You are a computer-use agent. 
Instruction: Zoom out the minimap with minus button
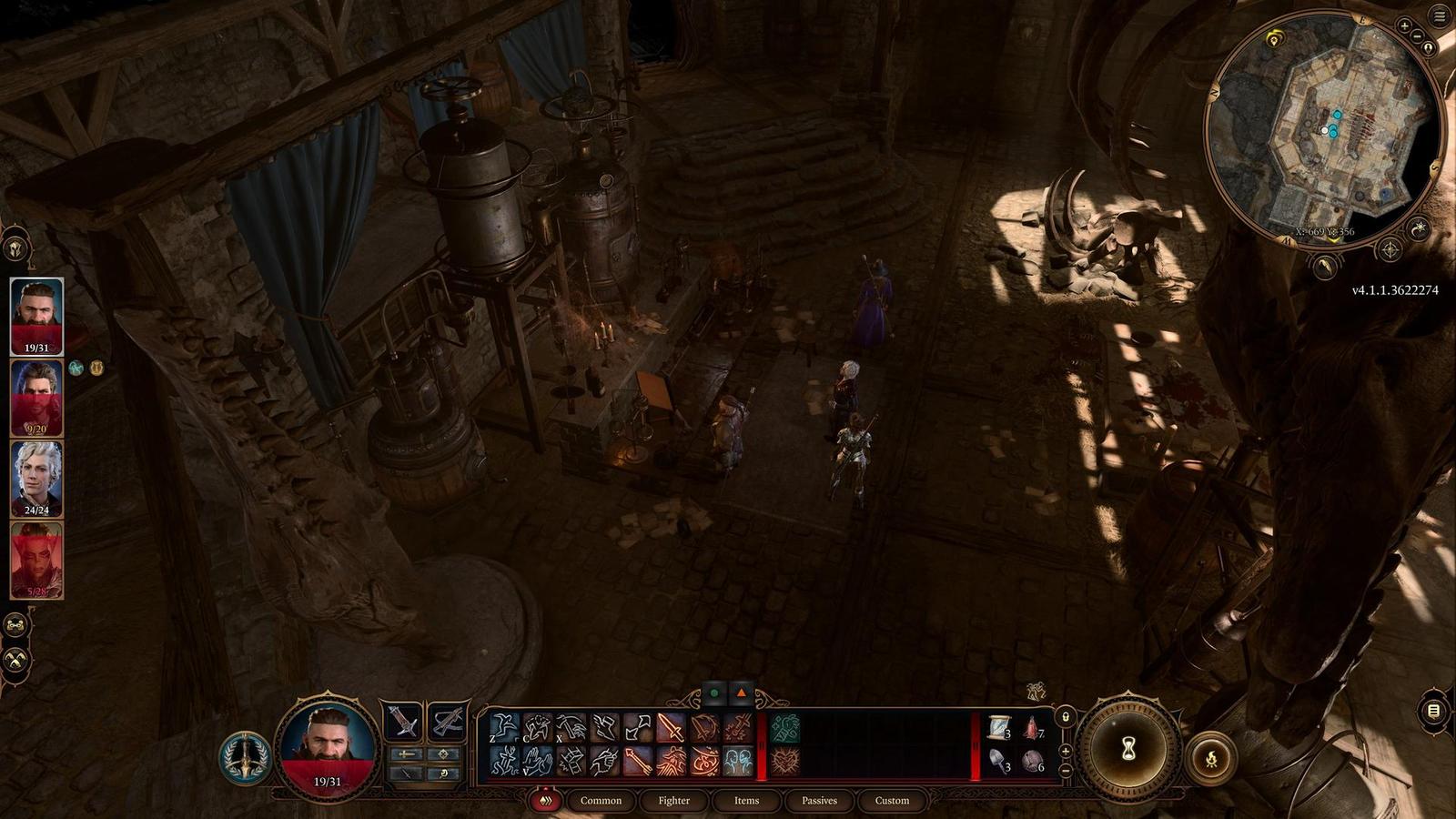pos(1418,36)
